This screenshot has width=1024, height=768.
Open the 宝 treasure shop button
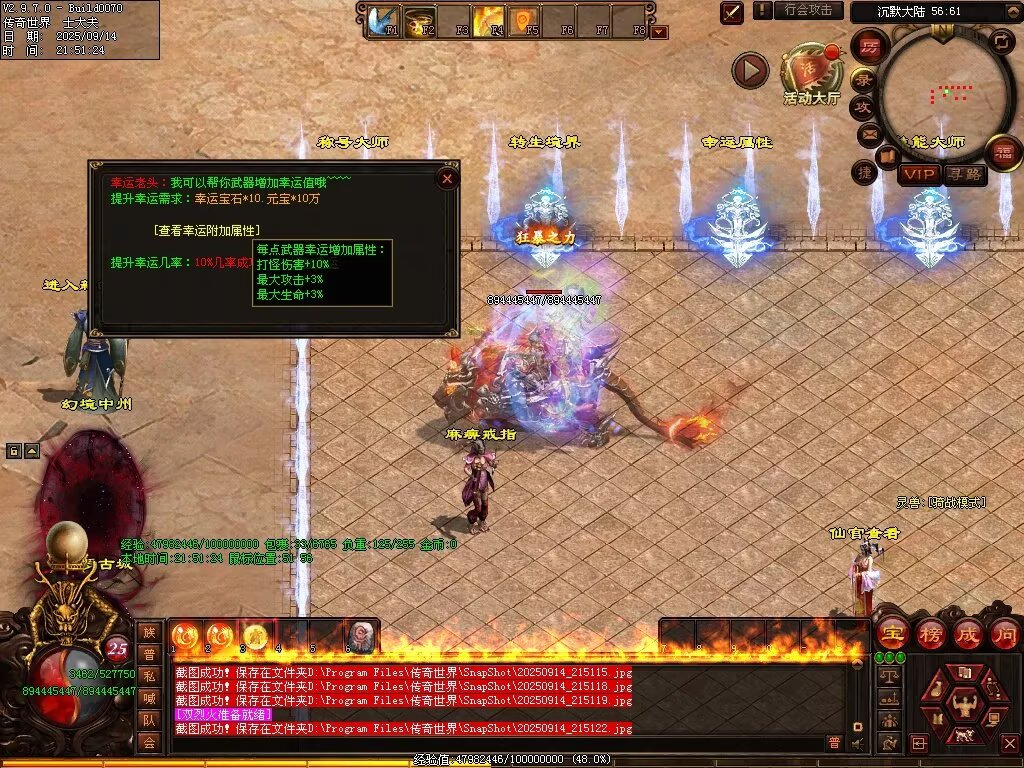point(892,633)
